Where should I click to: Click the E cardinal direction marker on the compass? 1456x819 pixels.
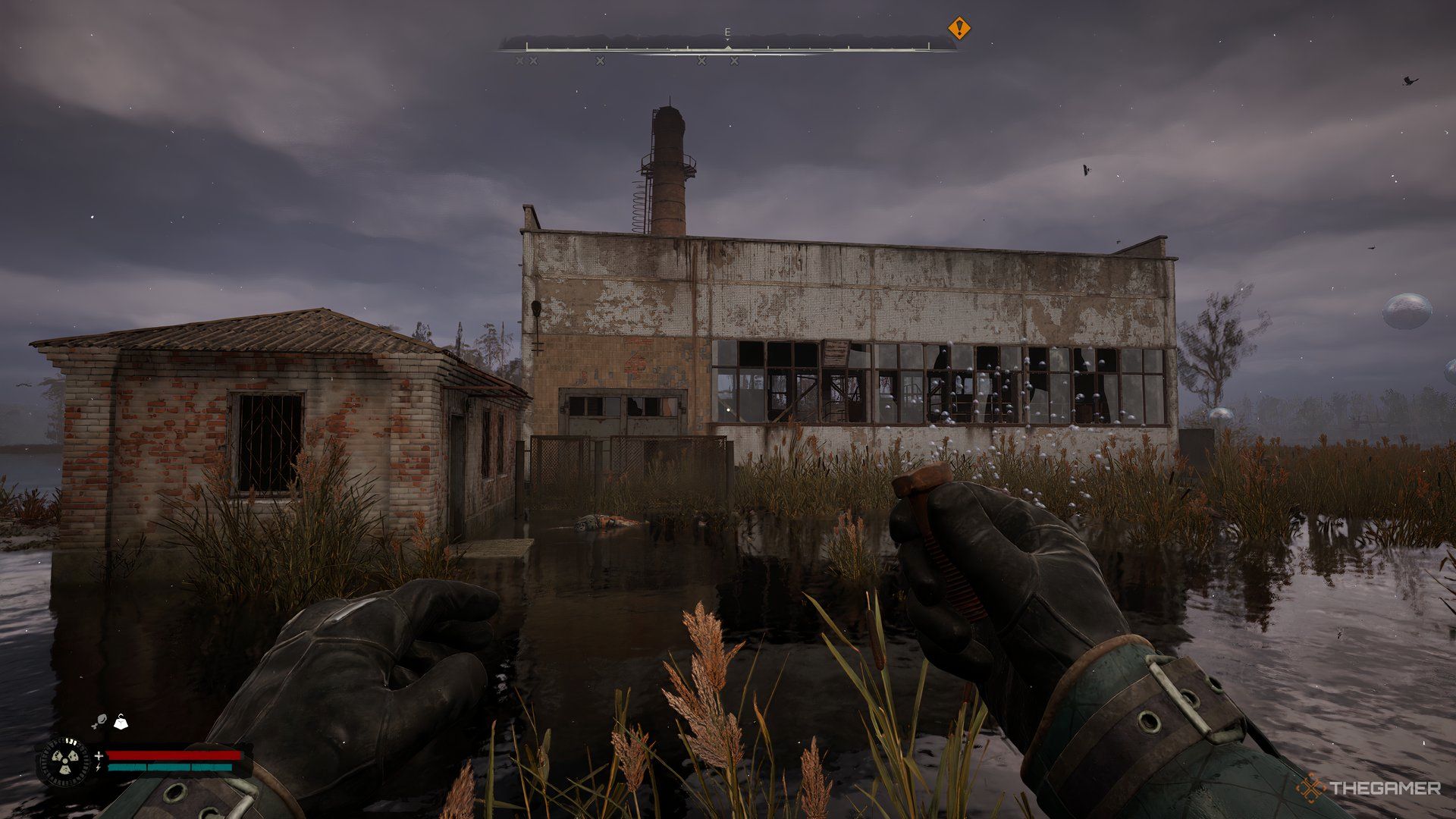coord(726,32)
